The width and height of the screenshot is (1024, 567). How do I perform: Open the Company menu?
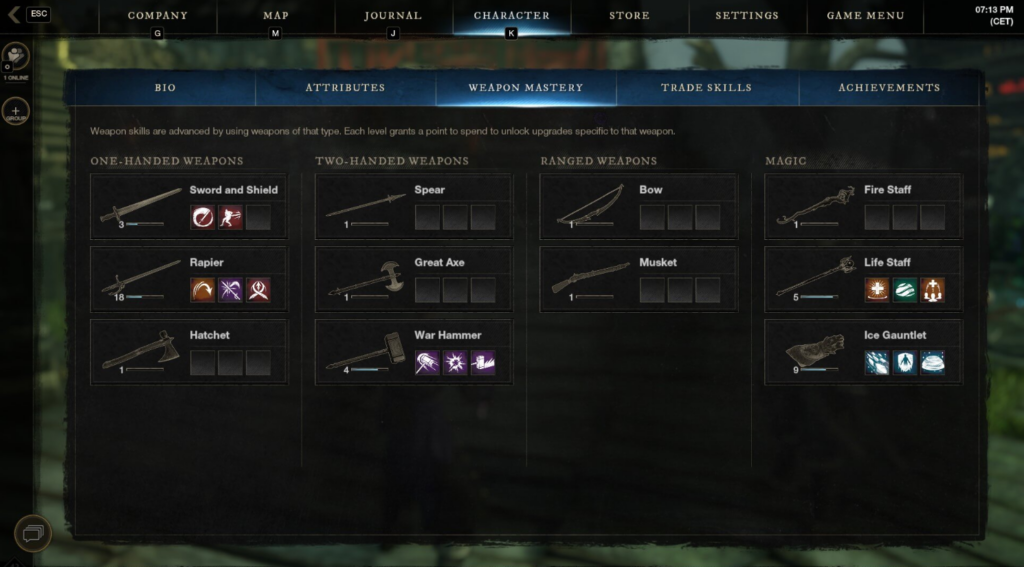pyautogui.click(x=157, y=16)
